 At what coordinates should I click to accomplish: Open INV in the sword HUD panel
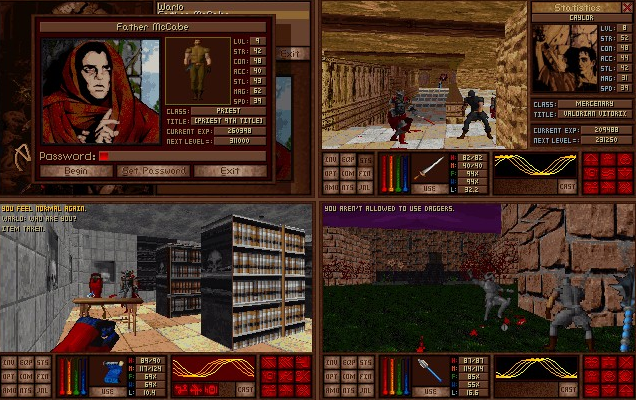click(329, 159)
